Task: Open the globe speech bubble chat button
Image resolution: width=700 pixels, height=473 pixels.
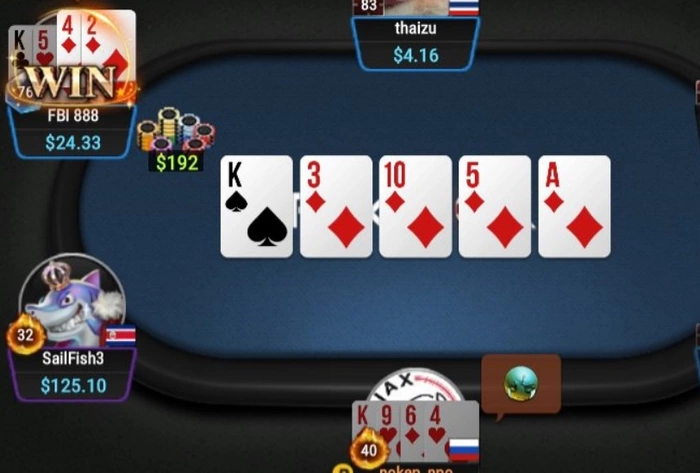Action: point(521,382)
